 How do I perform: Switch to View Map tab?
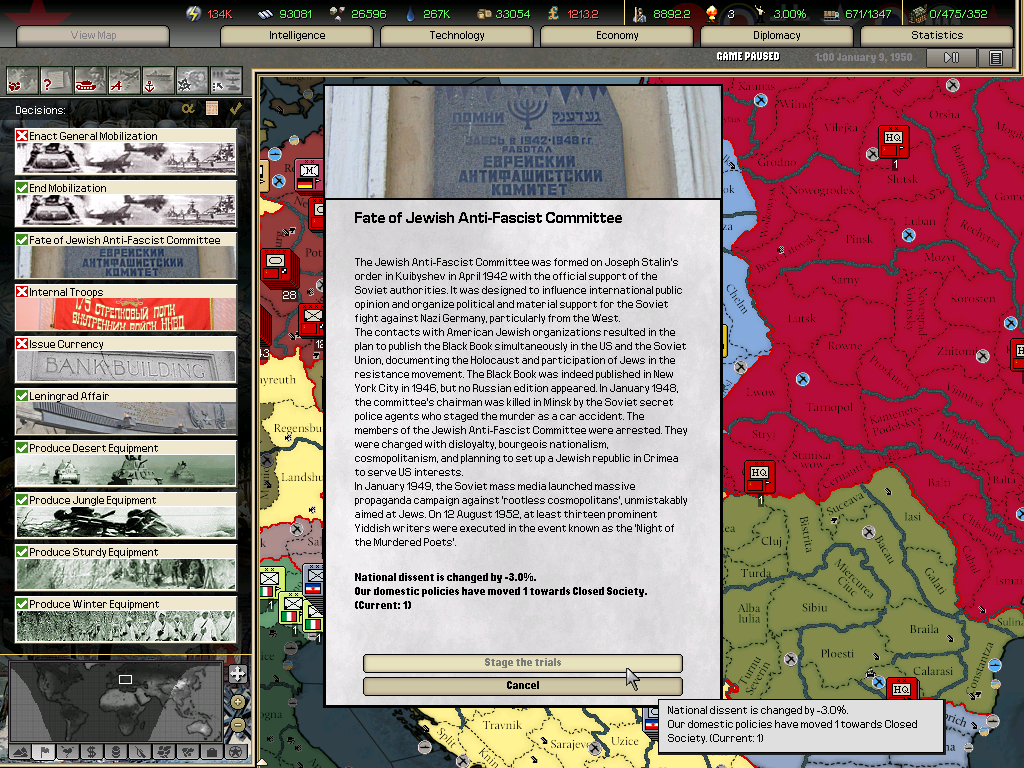[93, 36]
